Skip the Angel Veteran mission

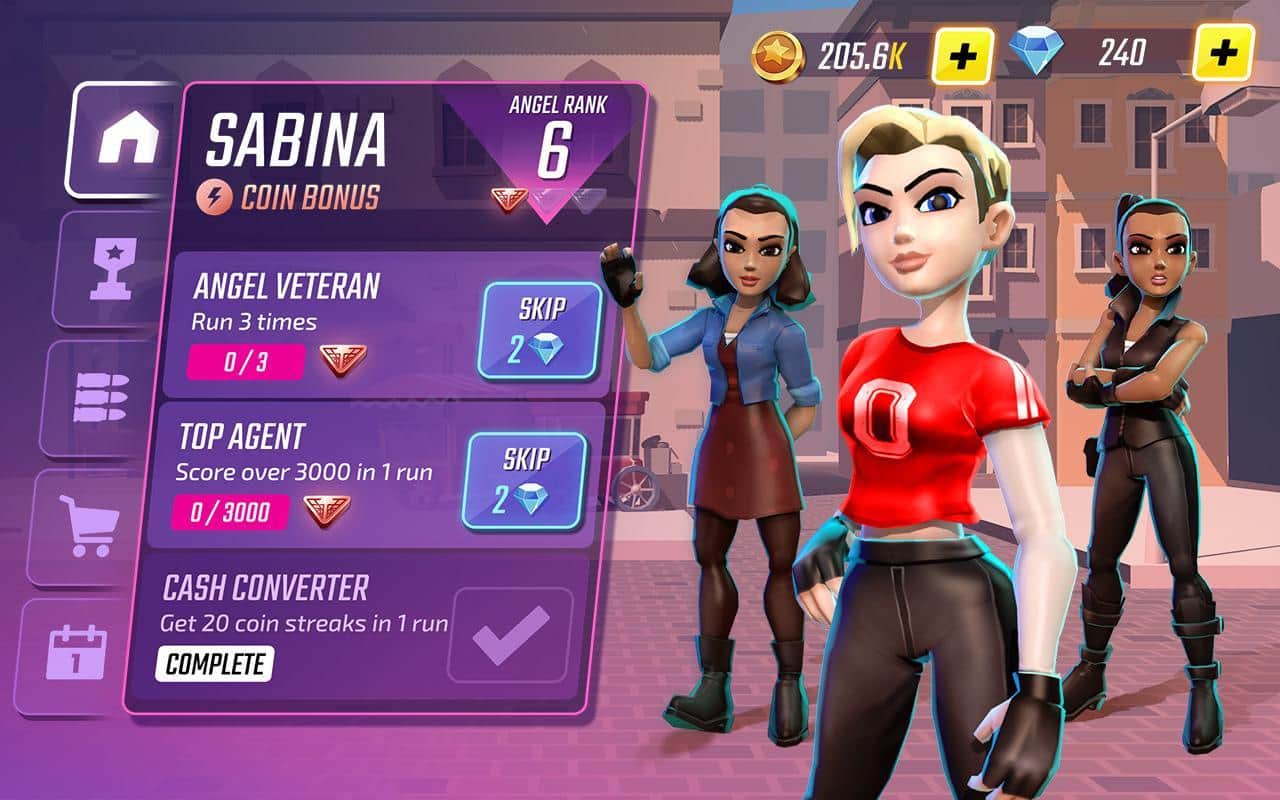pos(542,330)
